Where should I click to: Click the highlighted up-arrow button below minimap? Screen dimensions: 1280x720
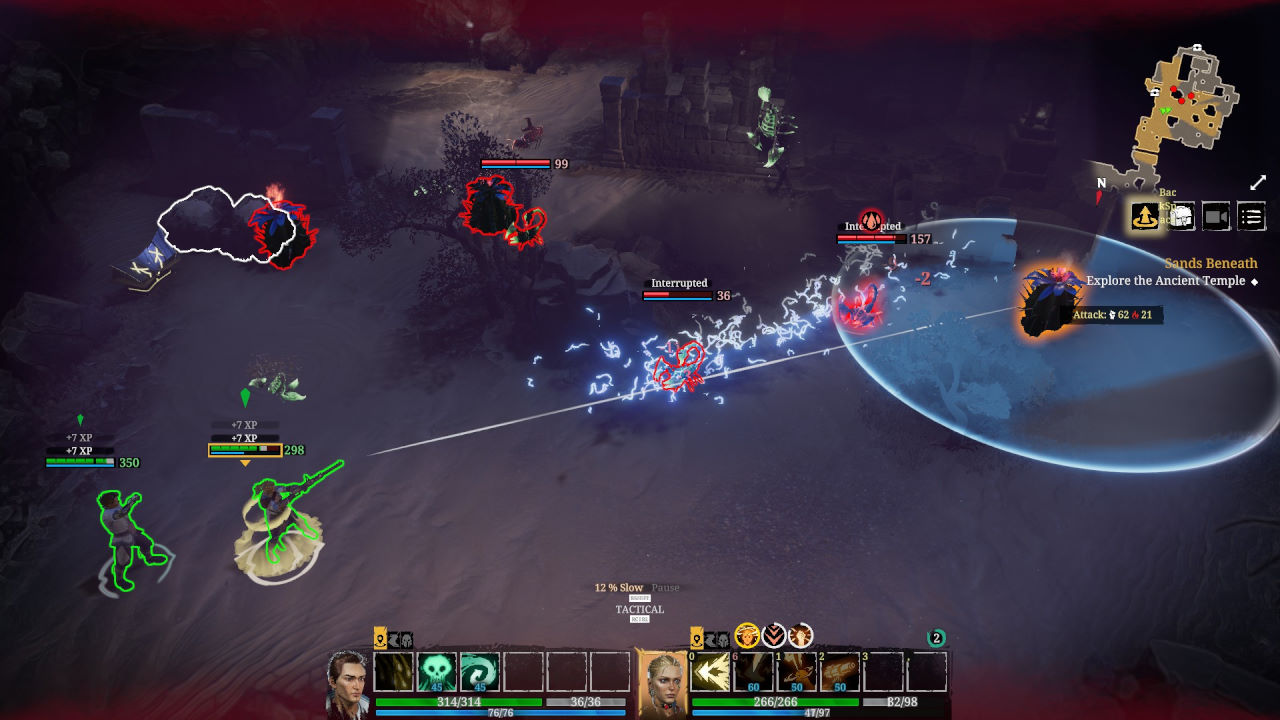[x=1145, y=216]
